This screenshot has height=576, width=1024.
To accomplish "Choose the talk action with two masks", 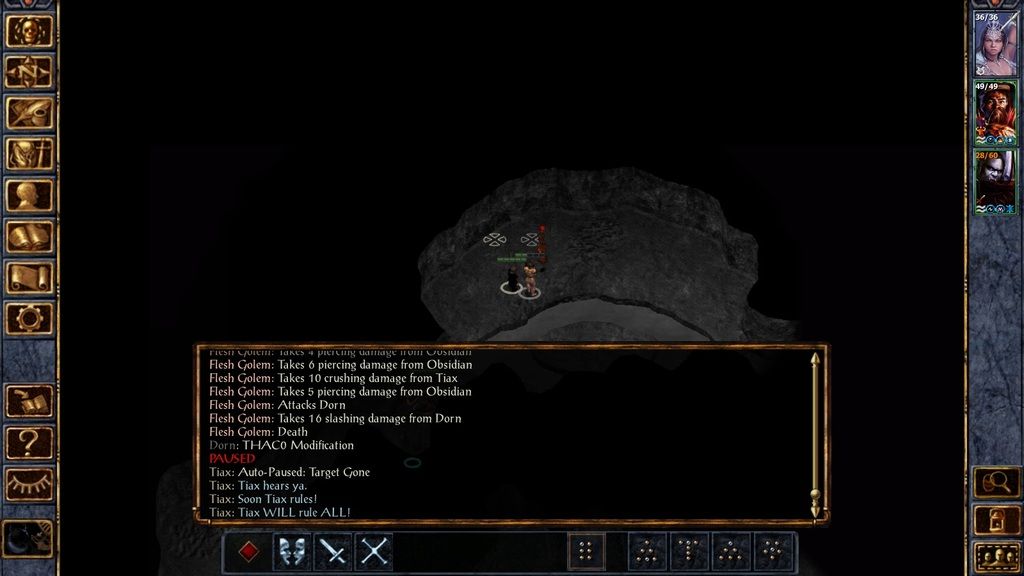I will point(292,552).
